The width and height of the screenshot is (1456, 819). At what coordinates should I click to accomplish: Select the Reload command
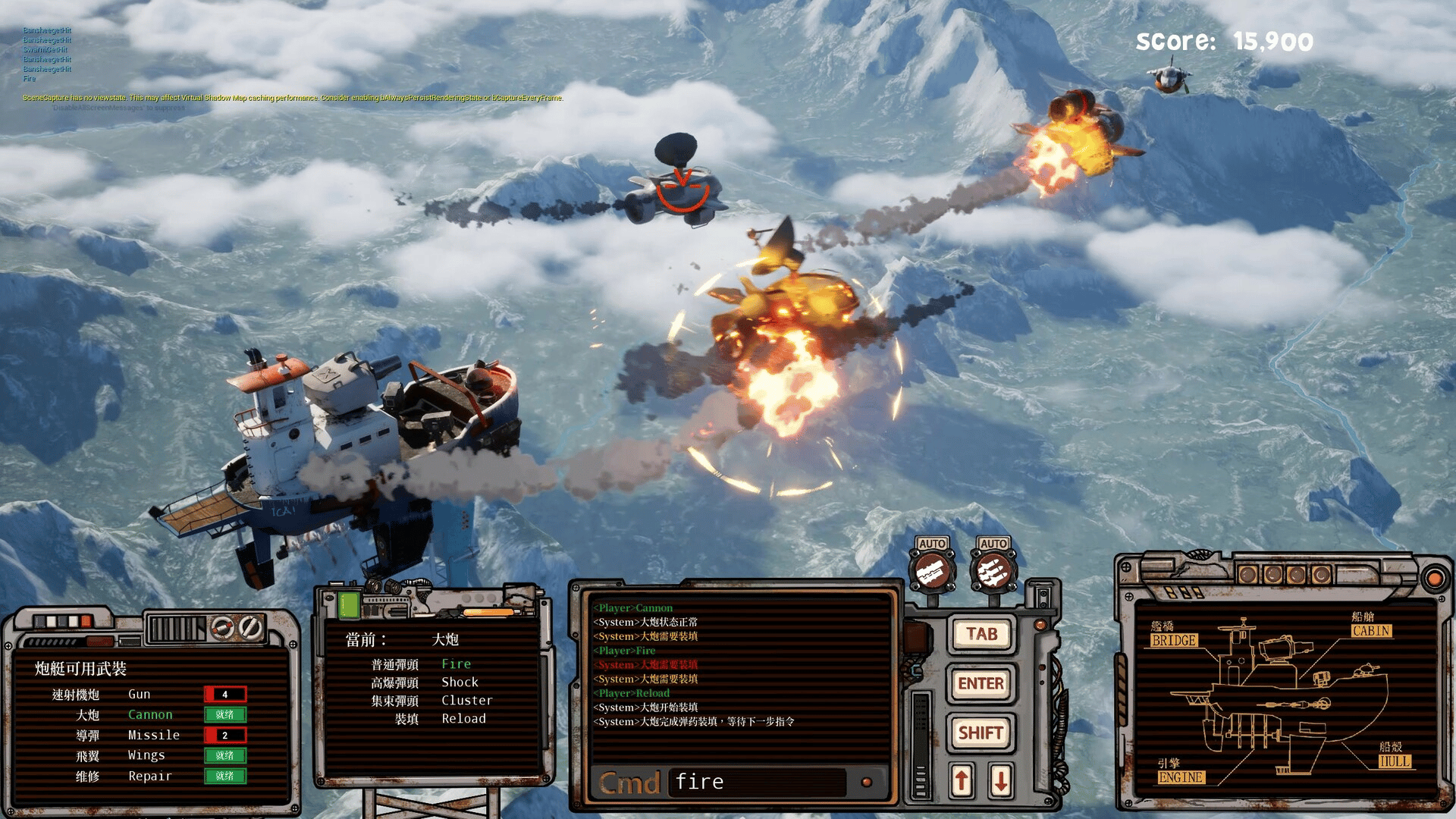coord(463,718)
